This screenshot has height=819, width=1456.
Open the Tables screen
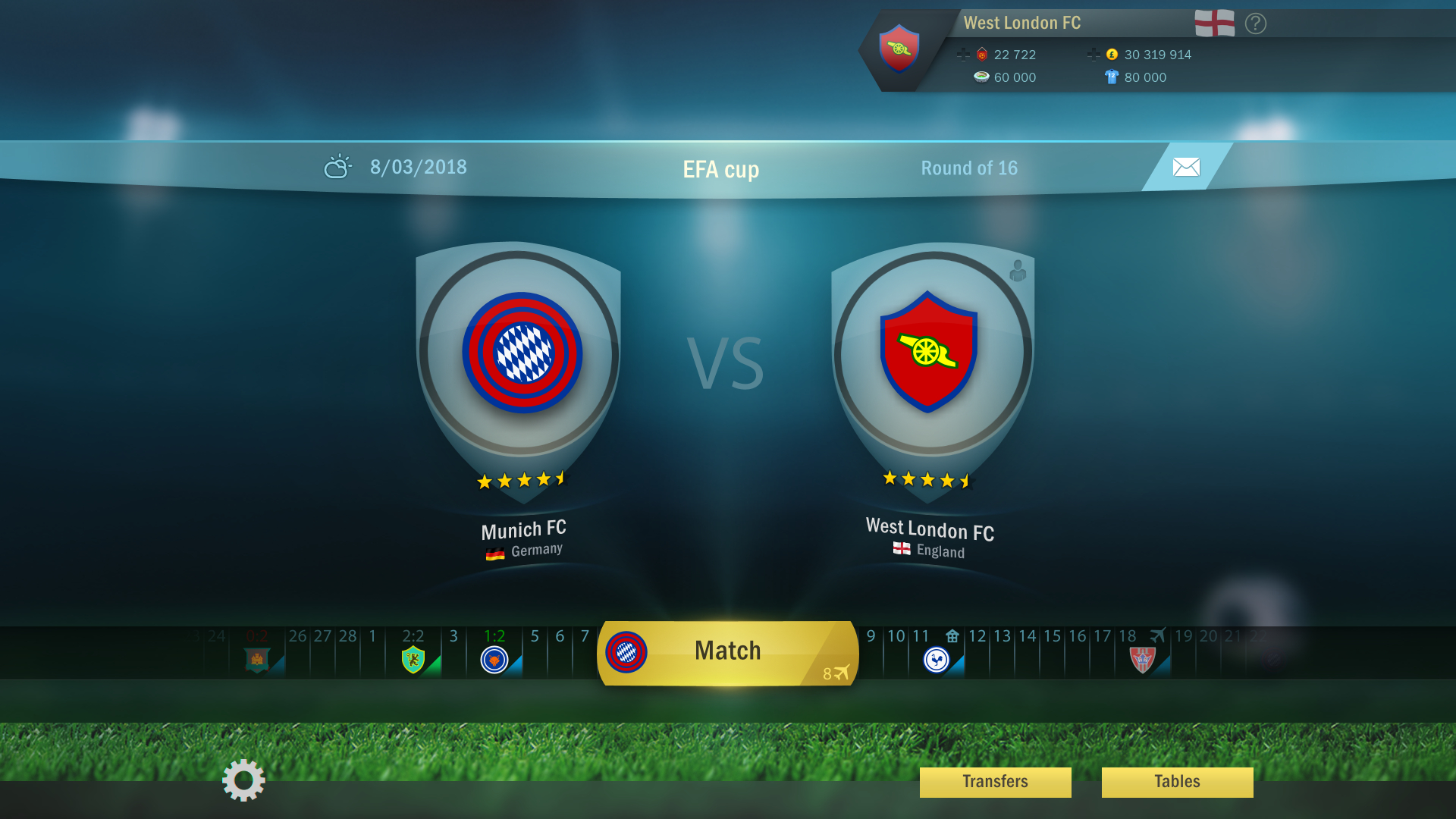coord(1178,782)
